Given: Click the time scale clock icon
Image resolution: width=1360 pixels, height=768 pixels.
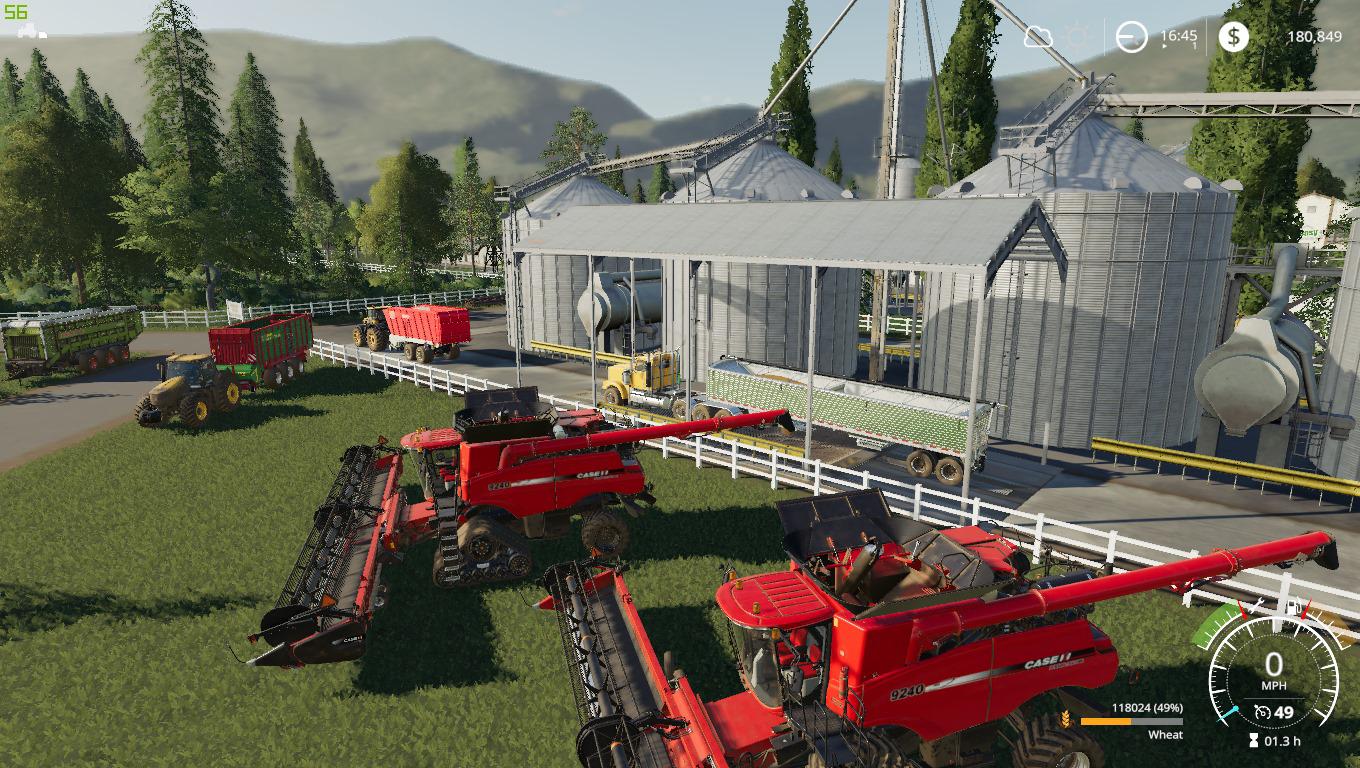Looking at the screenshot, I should pyautogui.click(x=1132, y=36).
